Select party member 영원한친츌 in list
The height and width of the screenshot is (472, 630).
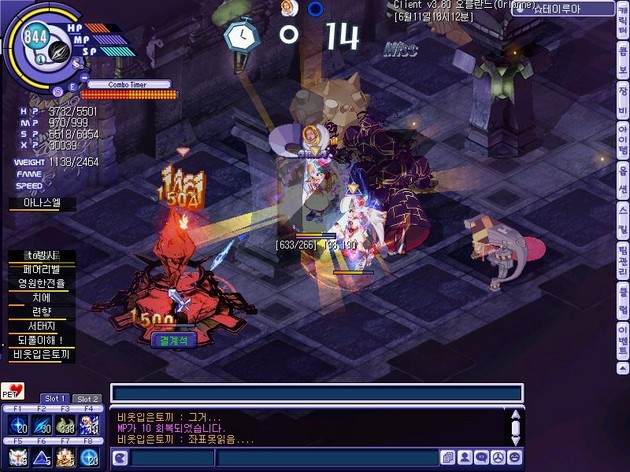click(40, 283)
